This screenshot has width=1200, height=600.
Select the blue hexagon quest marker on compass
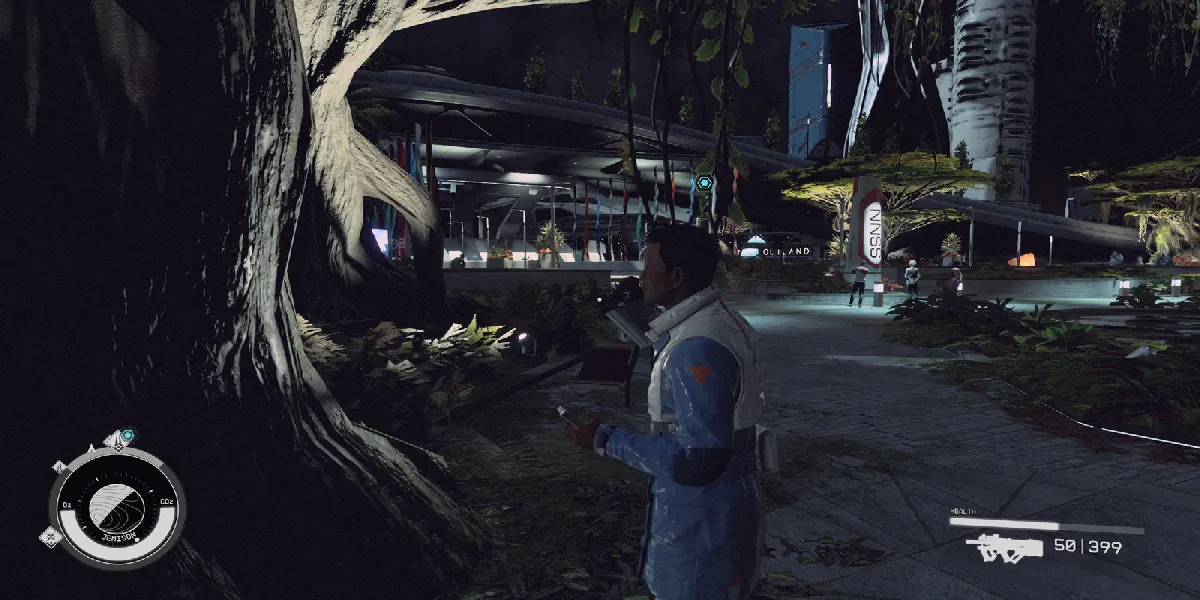128,435
